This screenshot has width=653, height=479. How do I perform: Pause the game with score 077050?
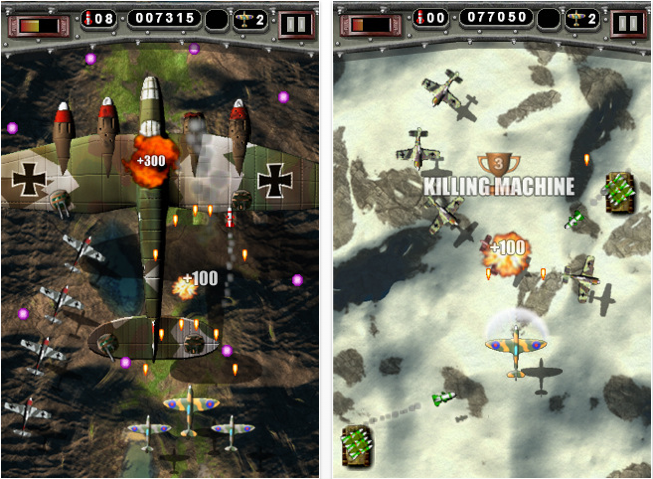[x=628, y=22]
